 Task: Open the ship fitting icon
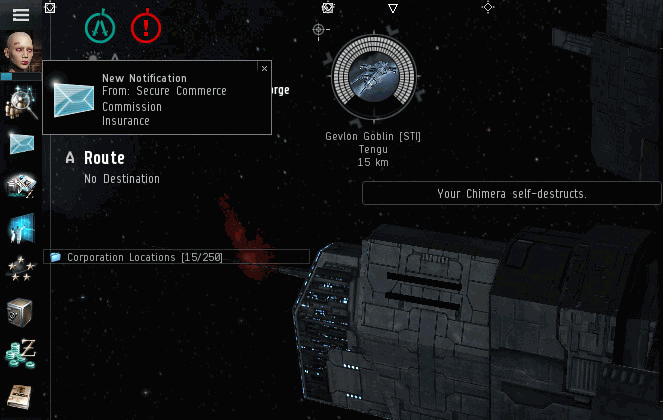(x=21, y=185)
